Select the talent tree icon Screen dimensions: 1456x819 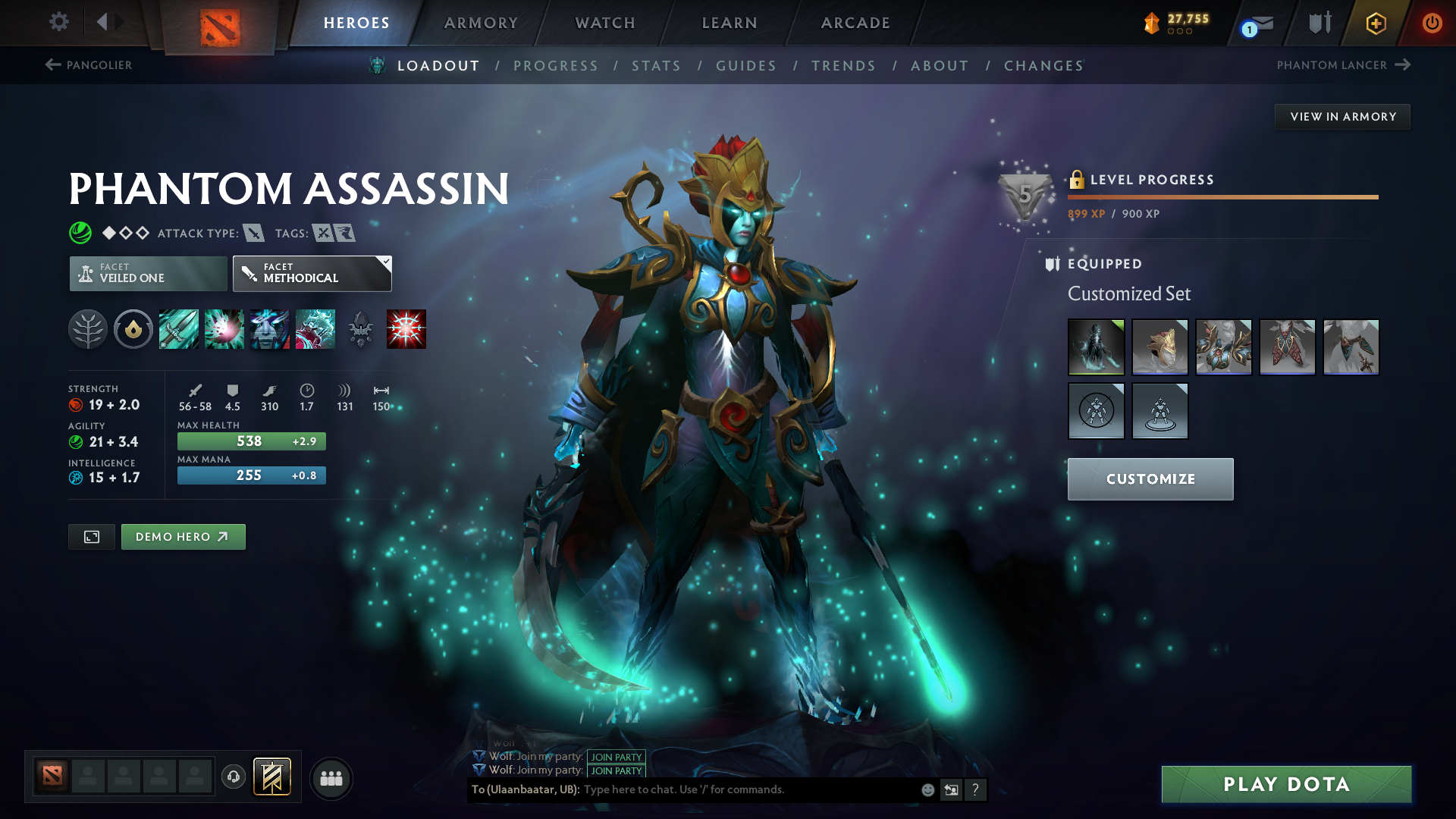tap(87, 329)
